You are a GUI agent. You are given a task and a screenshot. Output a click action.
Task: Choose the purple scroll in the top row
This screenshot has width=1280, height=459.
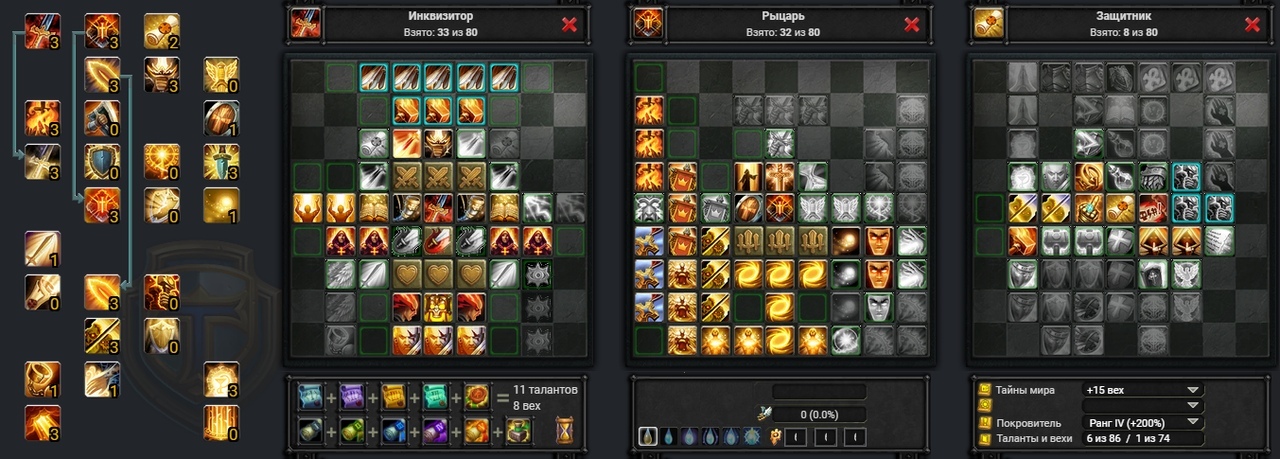[350, 399]
